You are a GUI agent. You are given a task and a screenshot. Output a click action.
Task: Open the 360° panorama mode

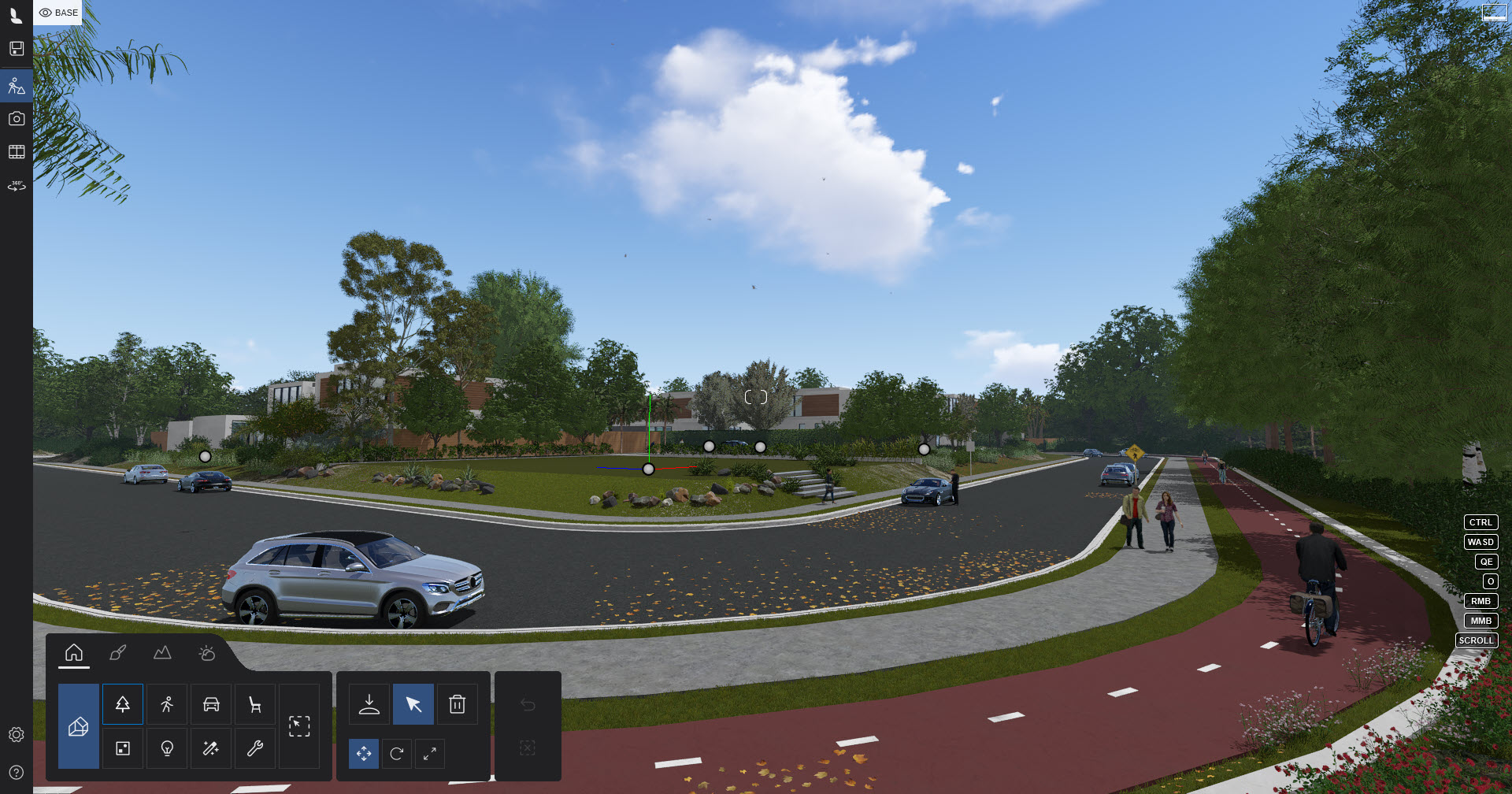click(x=17, y=186)
